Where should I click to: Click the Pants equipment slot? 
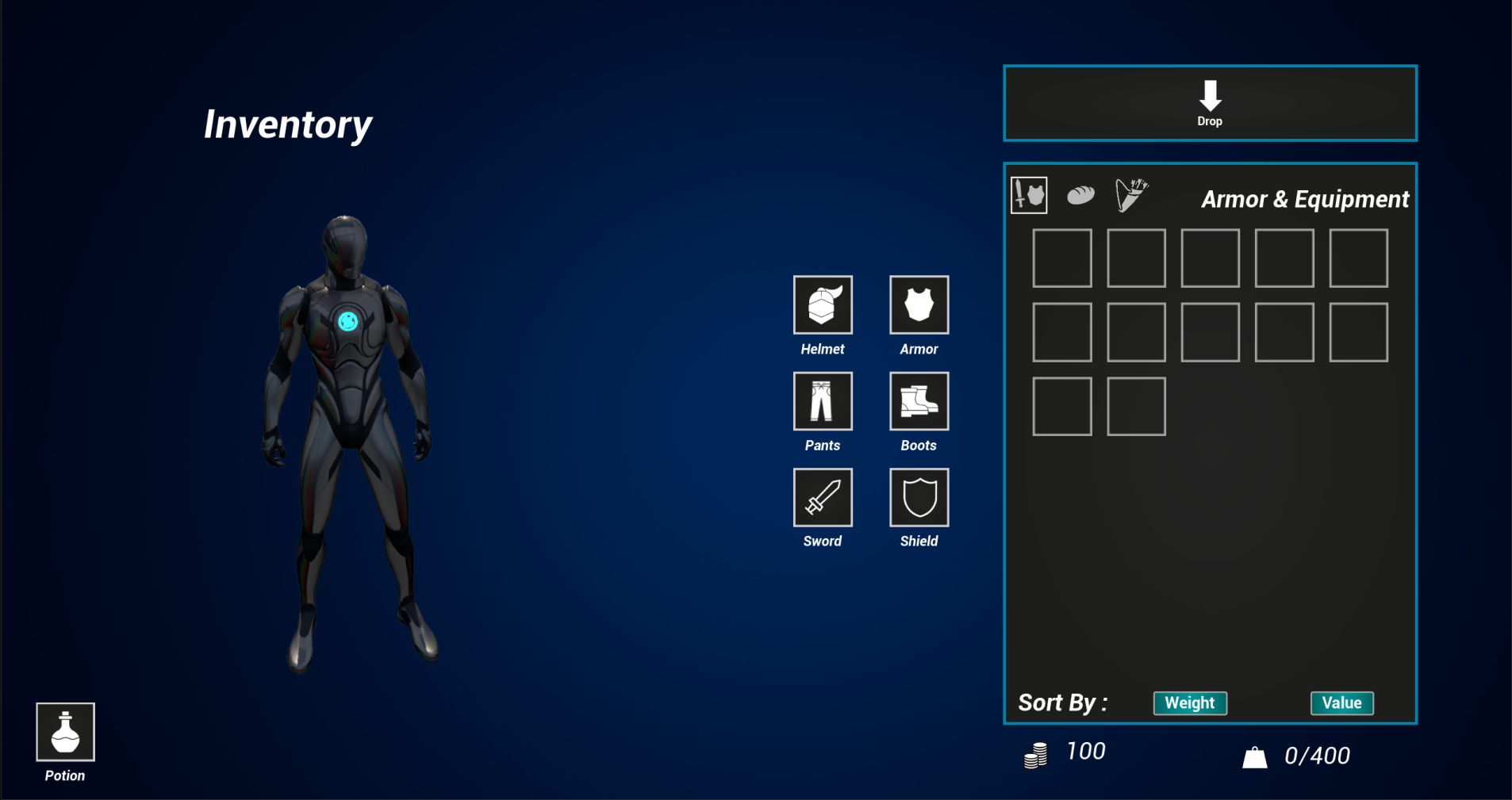(x=823, y=401)
